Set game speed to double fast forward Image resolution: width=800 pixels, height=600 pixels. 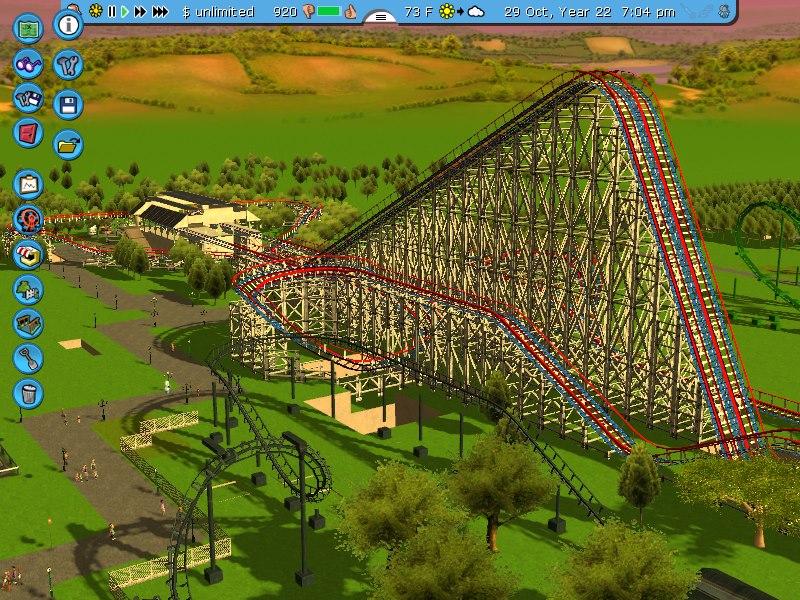pos(140,12)
